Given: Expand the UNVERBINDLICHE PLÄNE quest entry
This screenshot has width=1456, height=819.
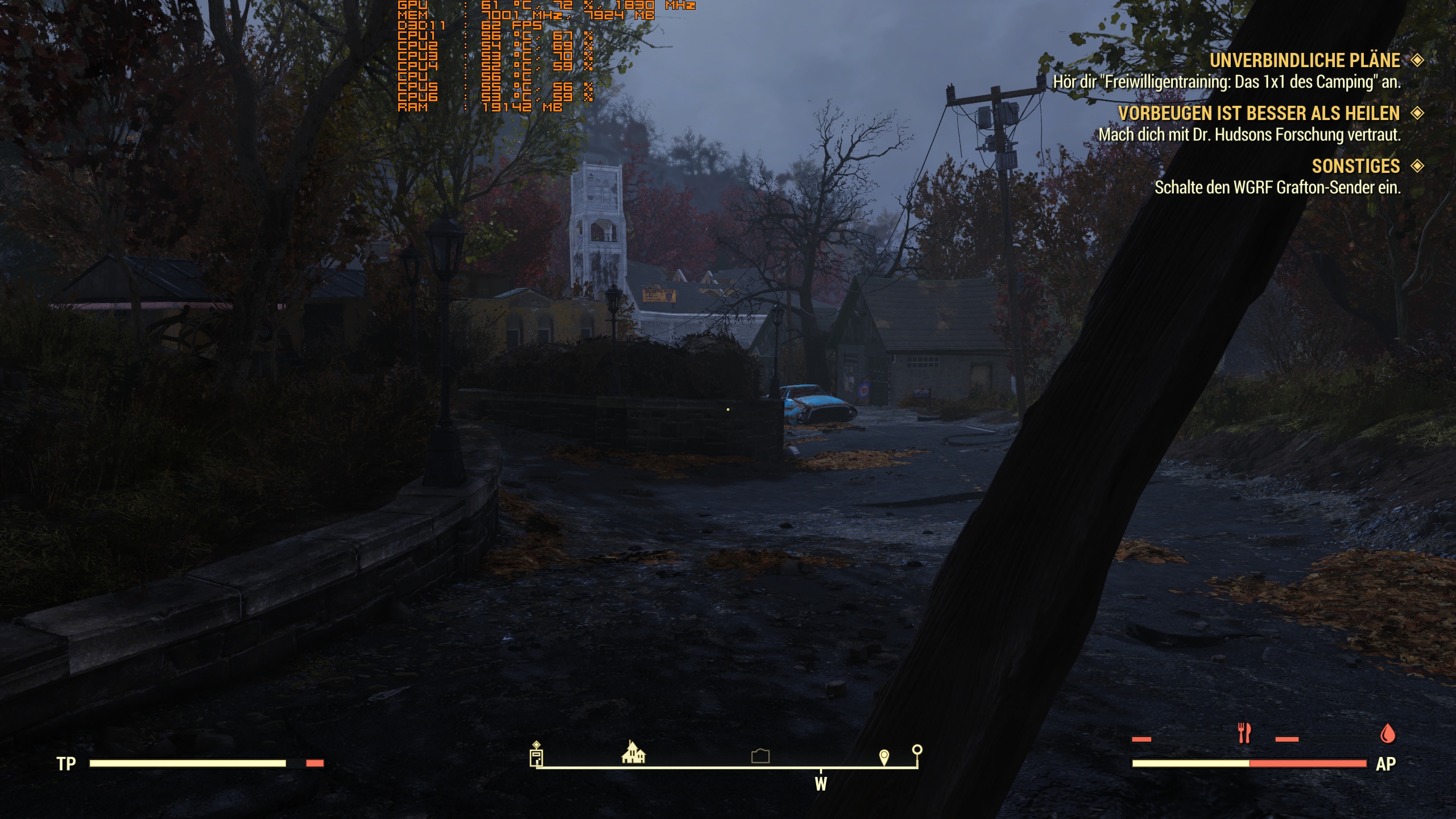Looking at the screenshot, I should [1305, 60].
